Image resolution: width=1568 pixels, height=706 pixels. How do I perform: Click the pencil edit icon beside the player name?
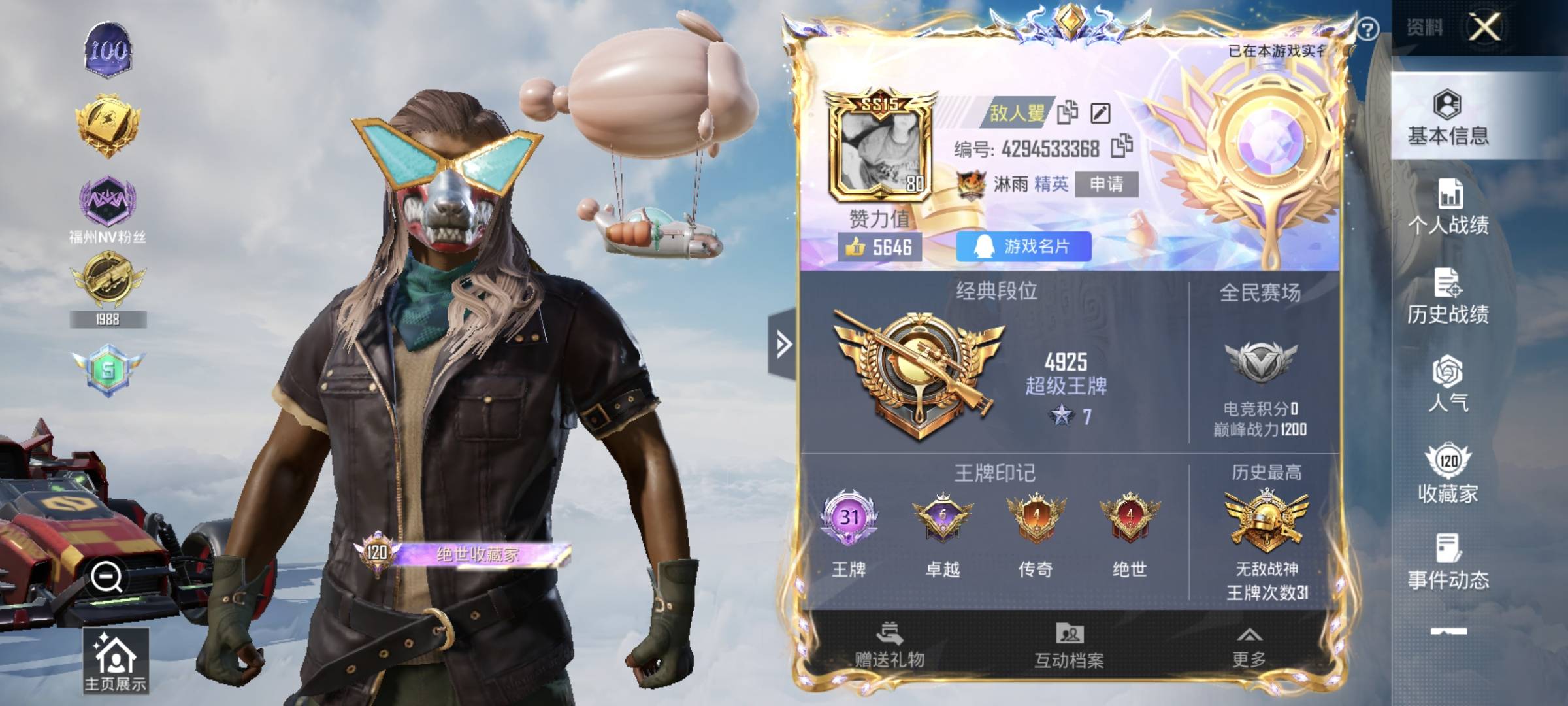pyautogui.click(x=1100, y=112)
